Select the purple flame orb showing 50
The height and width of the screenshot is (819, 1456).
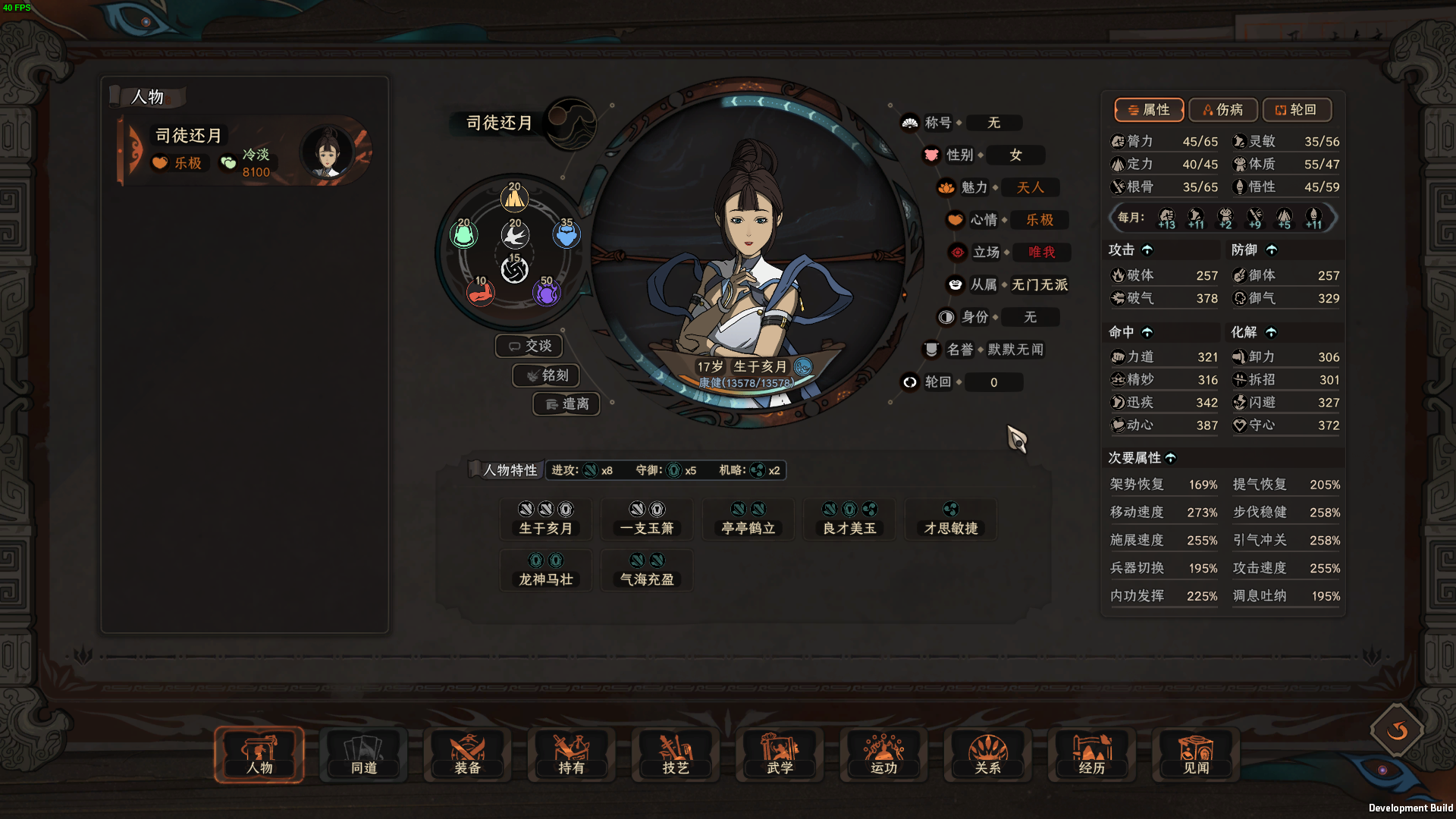point(546,293)
